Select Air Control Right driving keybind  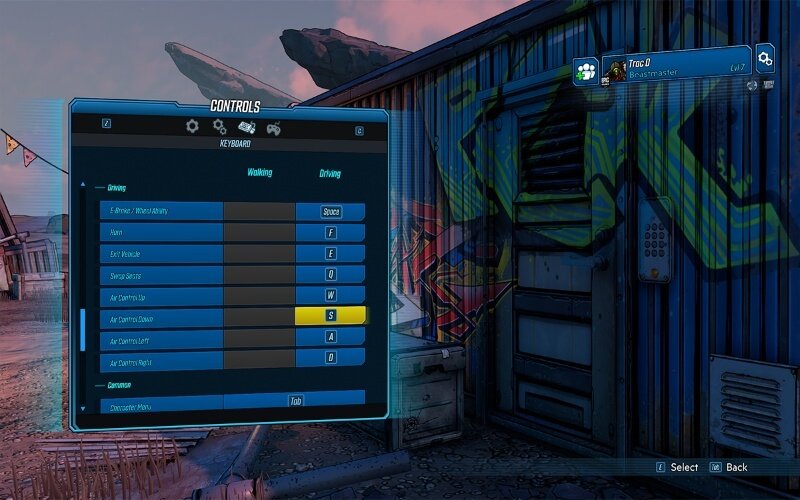(x=330, y=359)
